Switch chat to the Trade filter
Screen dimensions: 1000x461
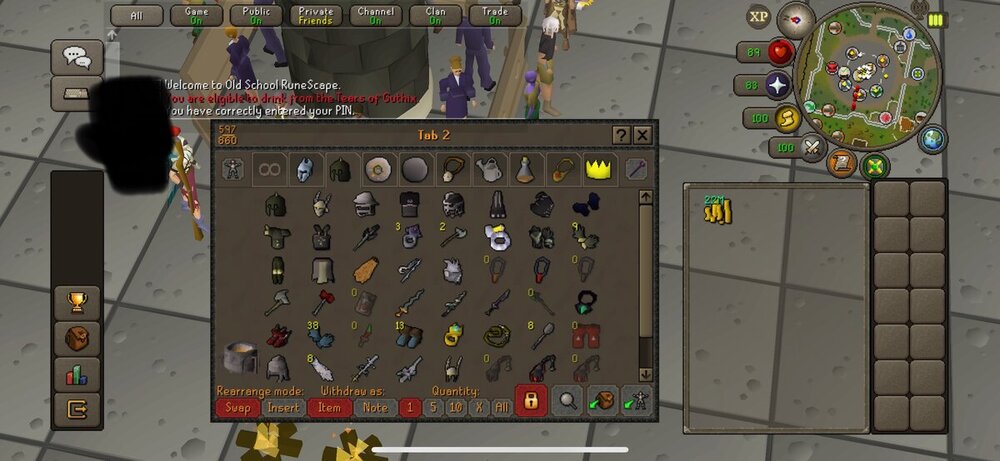[x=495, y=15]
